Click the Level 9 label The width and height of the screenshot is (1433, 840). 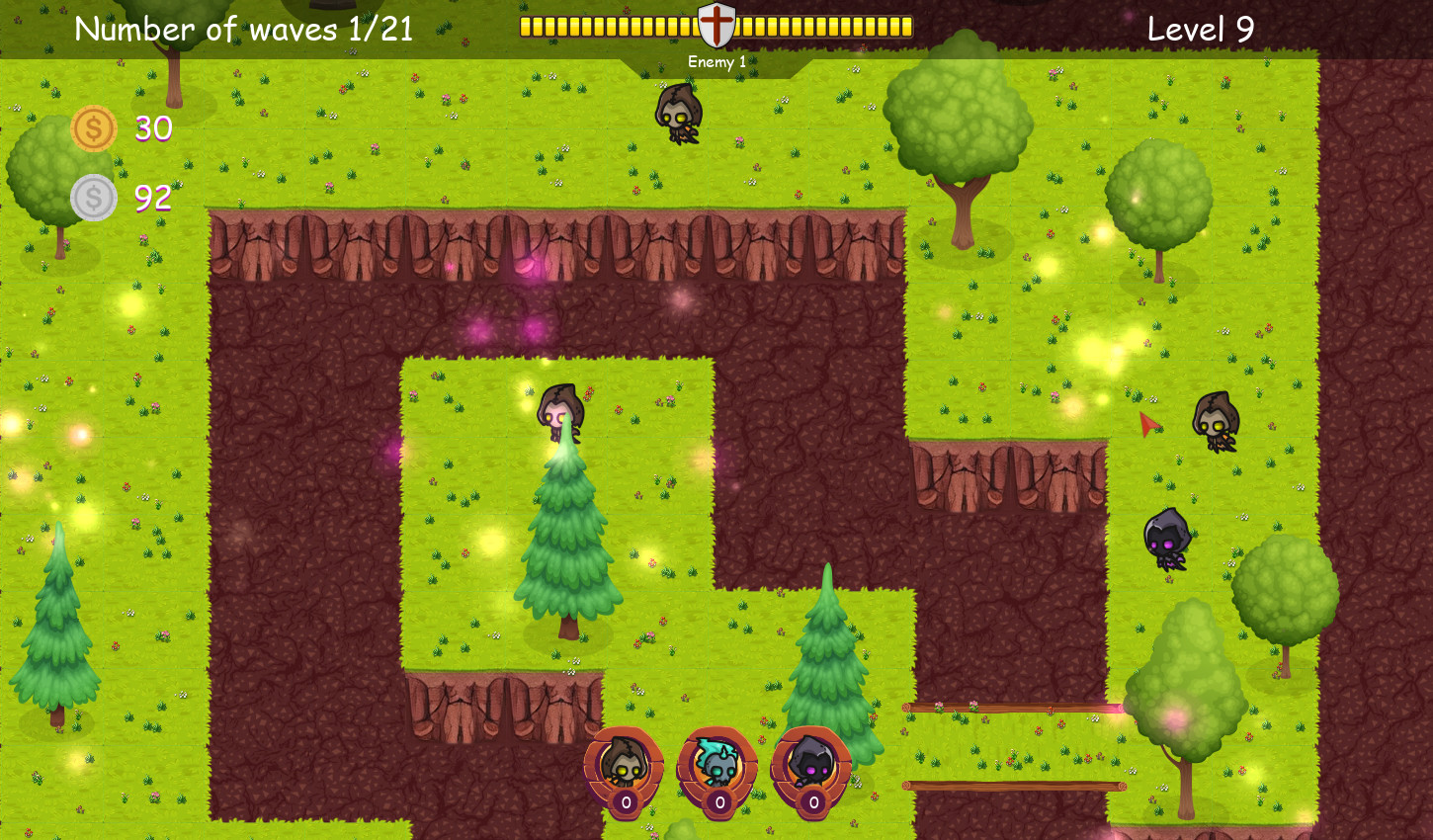pos(1199,29)
